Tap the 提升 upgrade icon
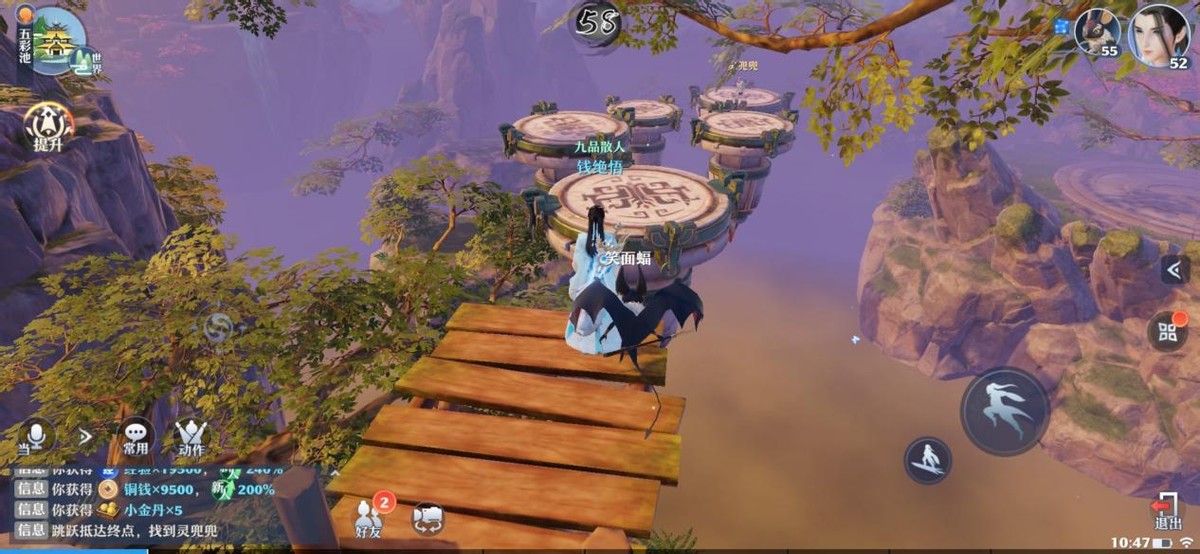Screen dimensions: 1200x554 pos(48,125)
